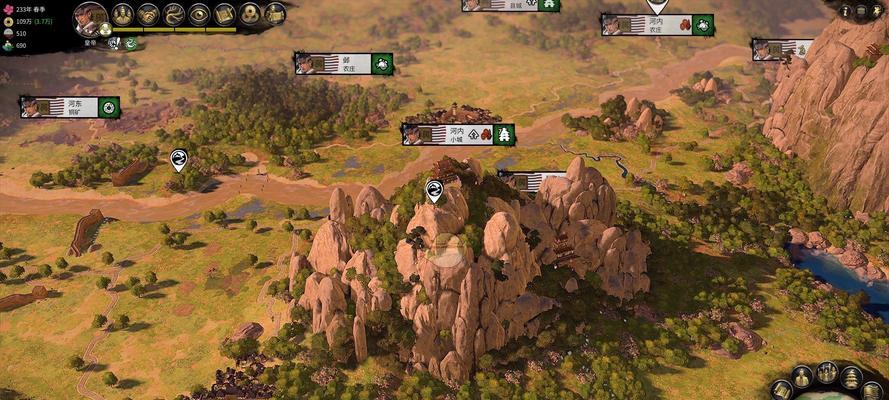The width and height of the screenshot is (889, 400).
Task: Click the serpent dragon icon in top bar
Action: (174, 14)
